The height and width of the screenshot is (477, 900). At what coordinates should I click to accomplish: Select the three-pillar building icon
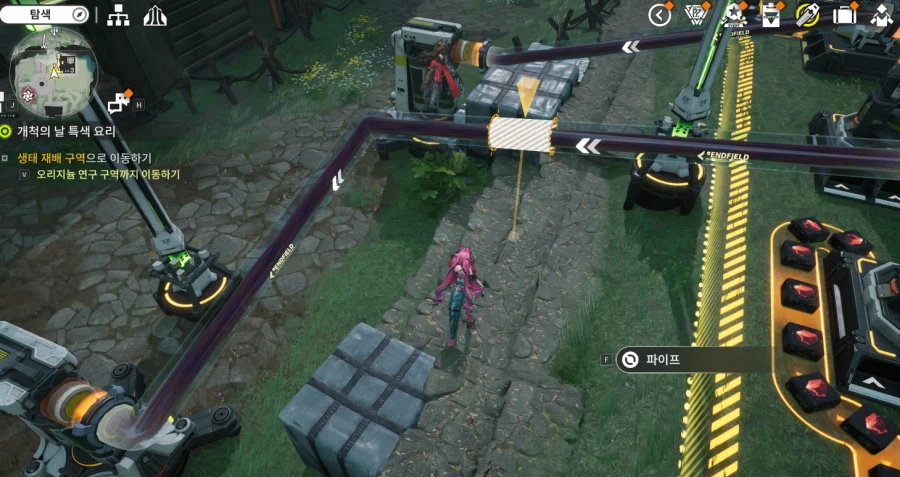pyautogui.click(x=155, y=15)
